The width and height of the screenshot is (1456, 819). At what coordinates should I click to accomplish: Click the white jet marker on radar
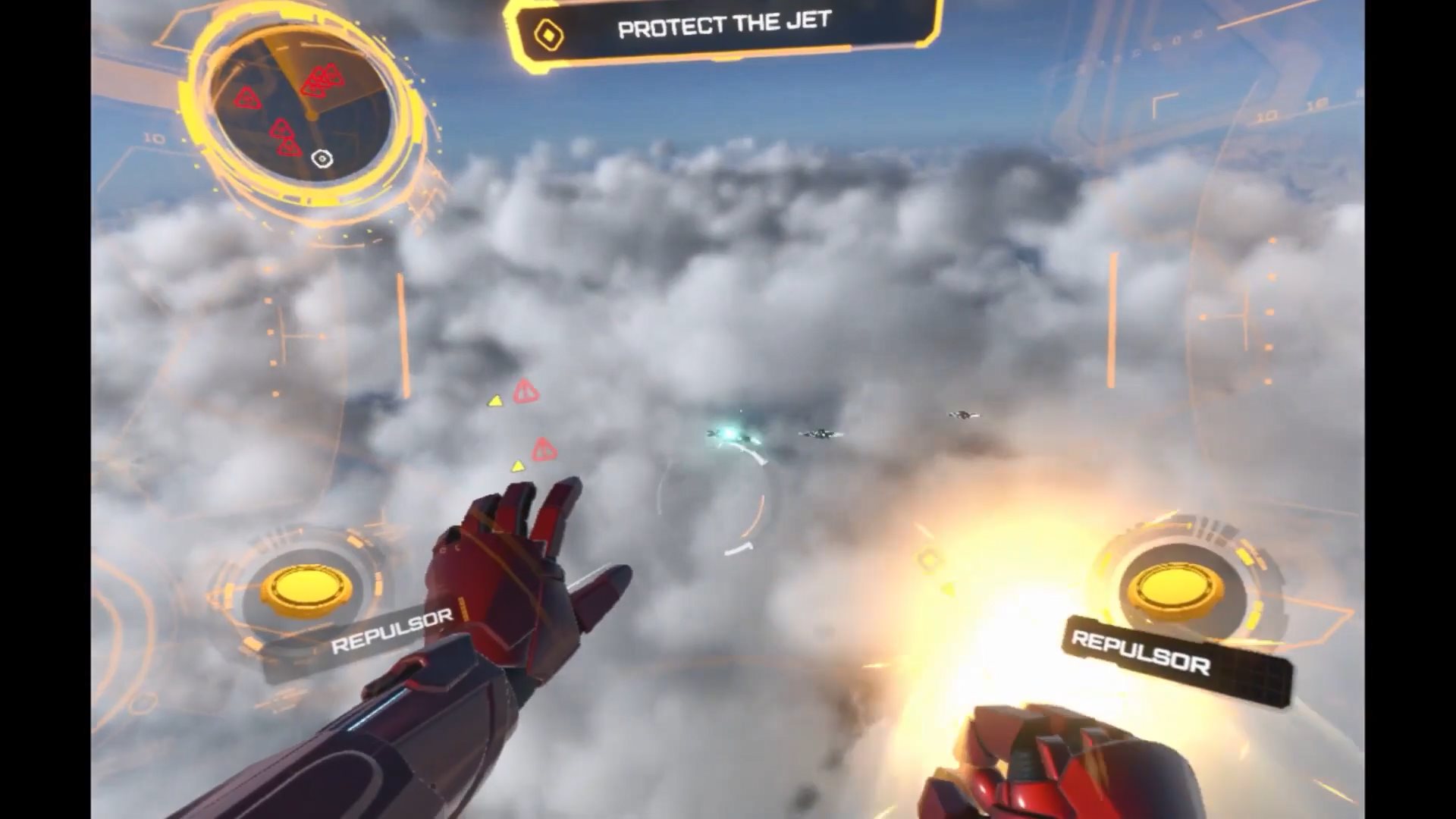tap(322, 158)
